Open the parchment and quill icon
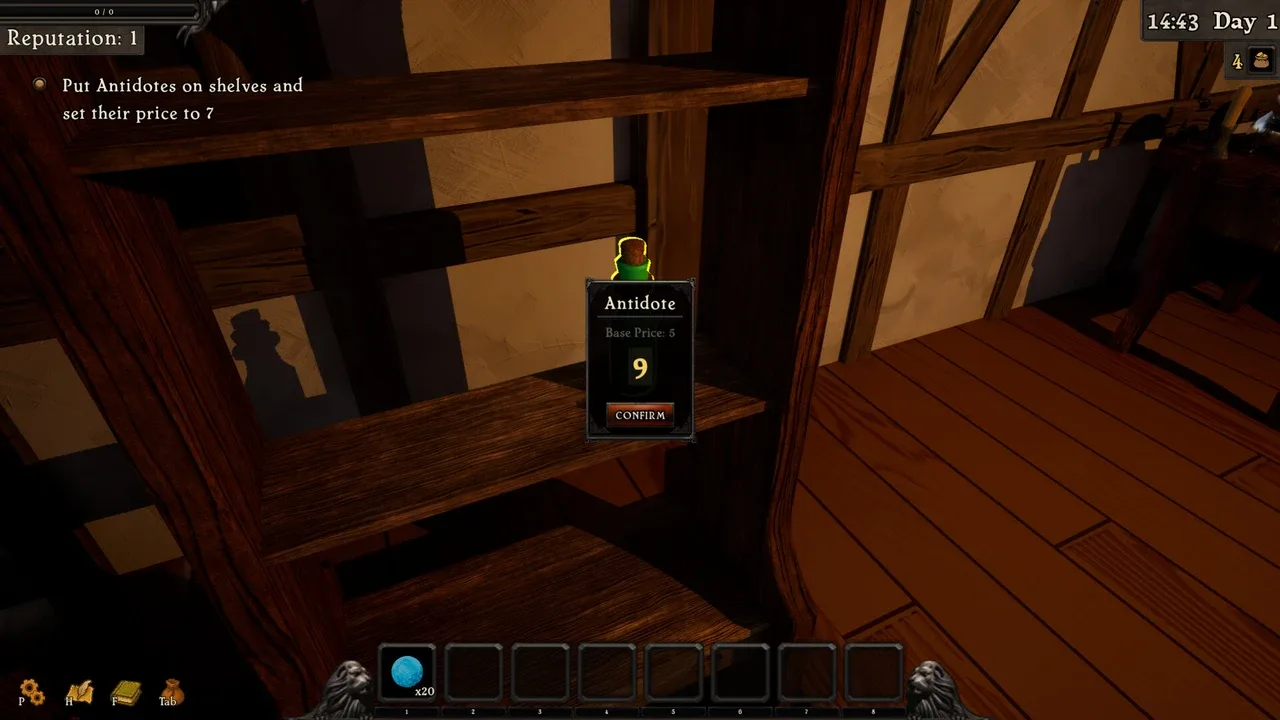 [79, 691]
